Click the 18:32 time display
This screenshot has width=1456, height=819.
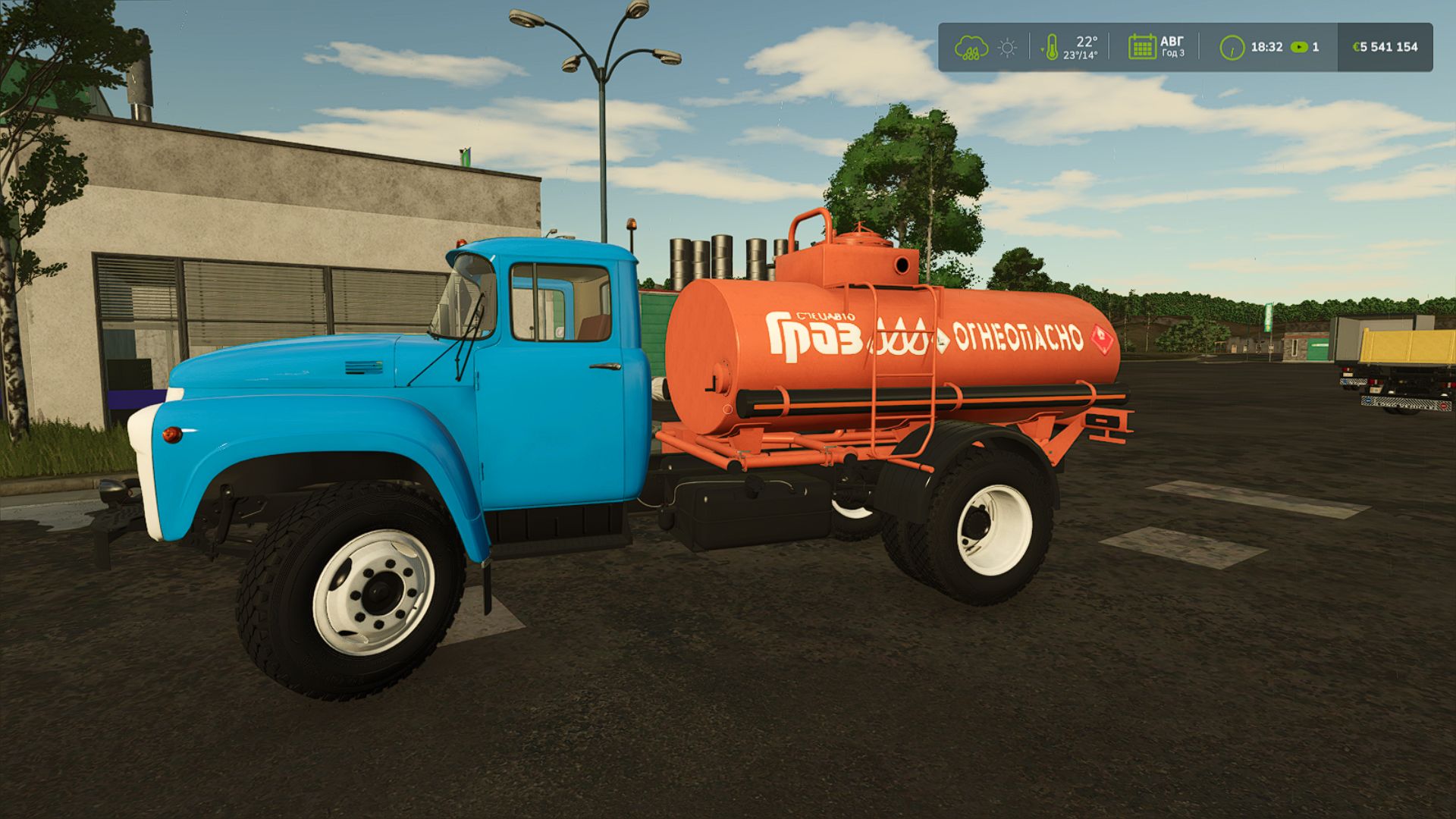1267,47
